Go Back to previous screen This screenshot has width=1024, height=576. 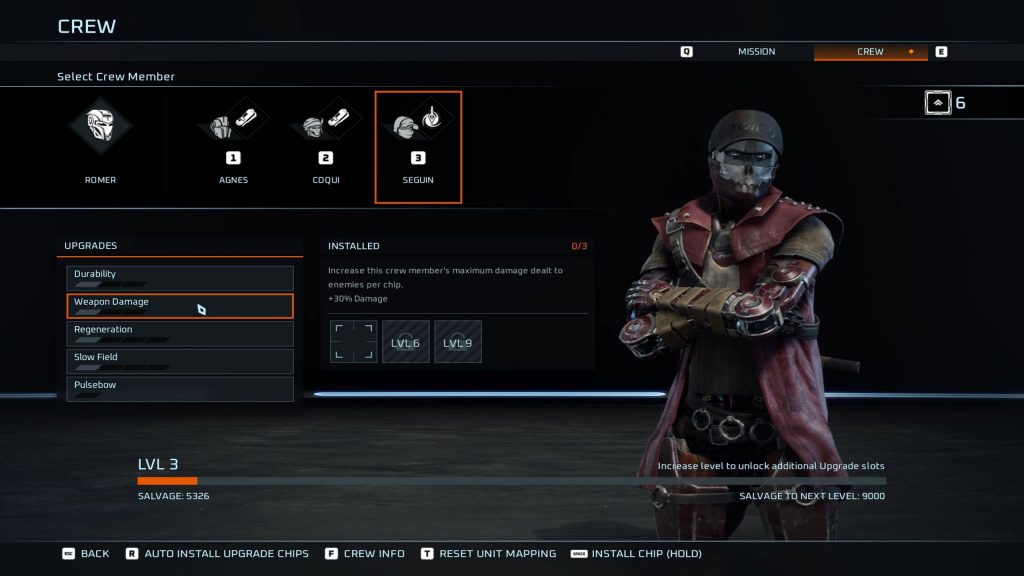point(86,554)
